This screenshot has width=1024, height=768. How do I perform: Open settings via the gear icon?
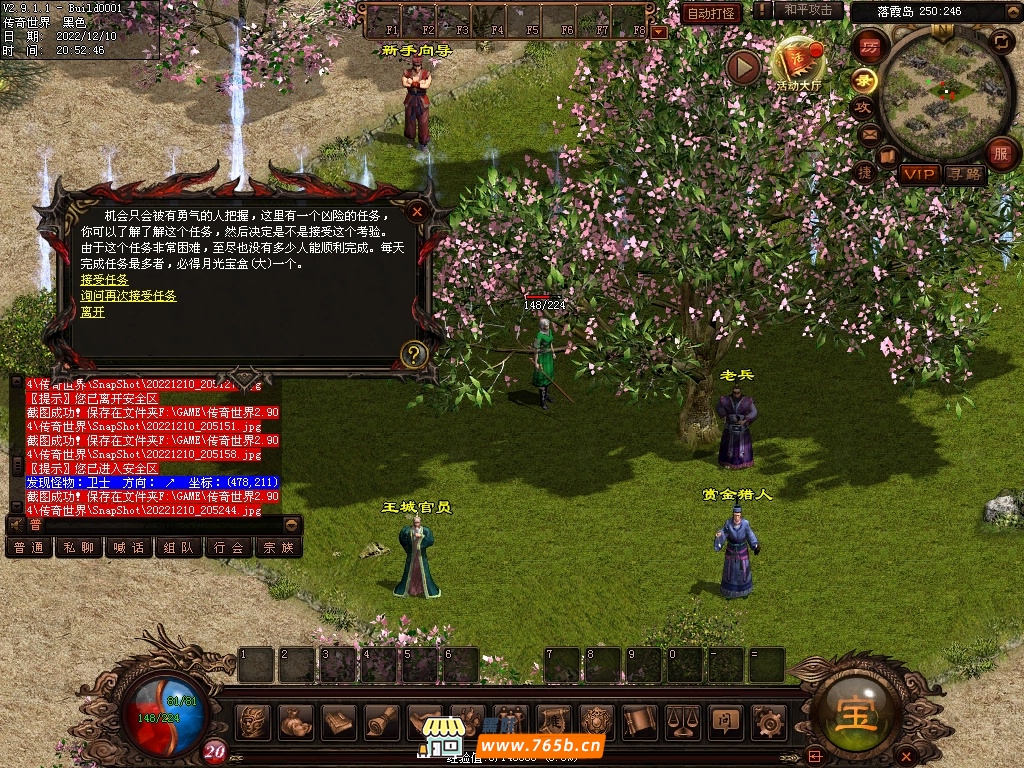tap(769, 720)
